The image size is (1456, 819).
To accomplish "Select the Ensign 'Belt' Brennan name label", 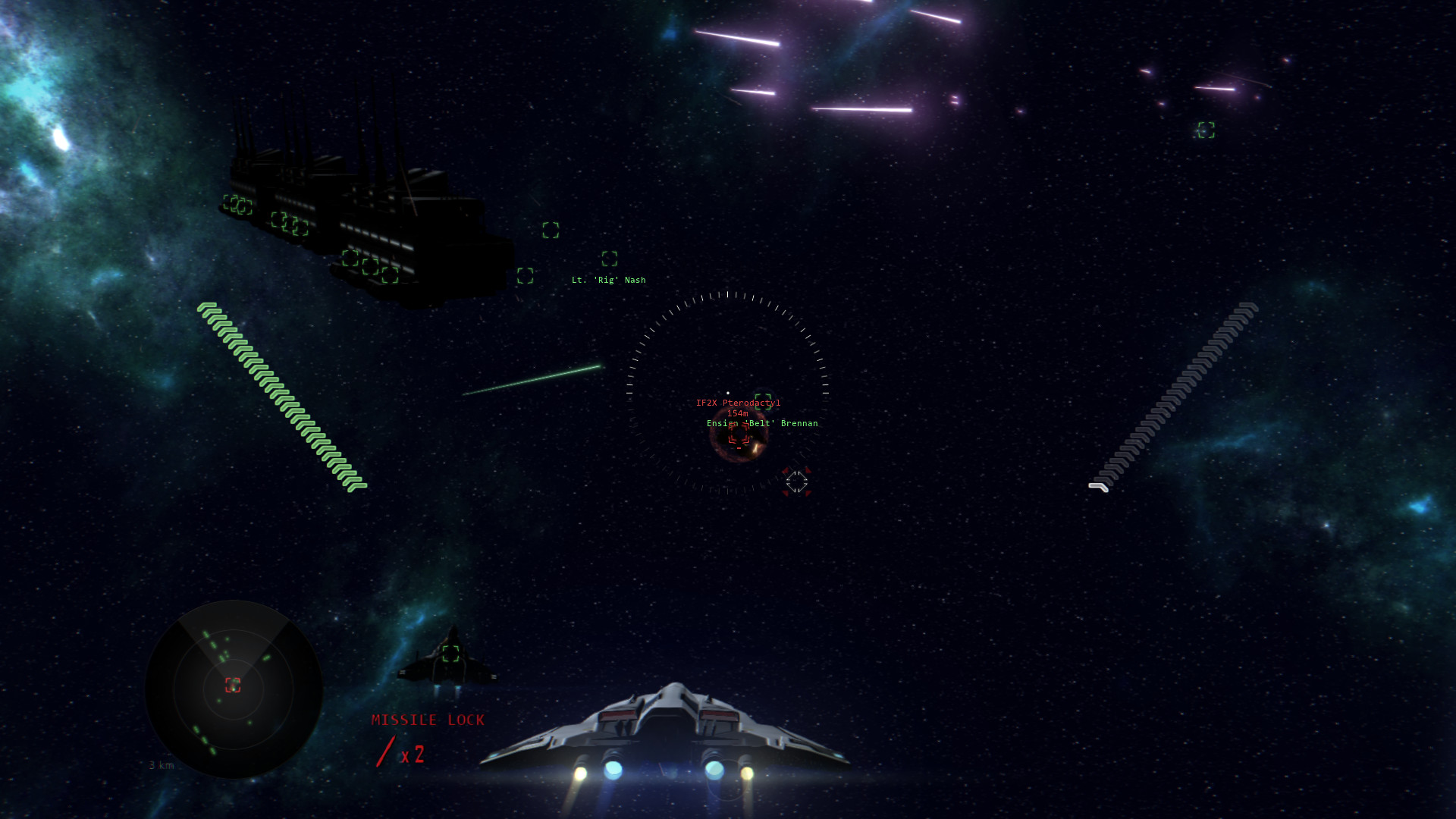I will [x=762, y=423].
